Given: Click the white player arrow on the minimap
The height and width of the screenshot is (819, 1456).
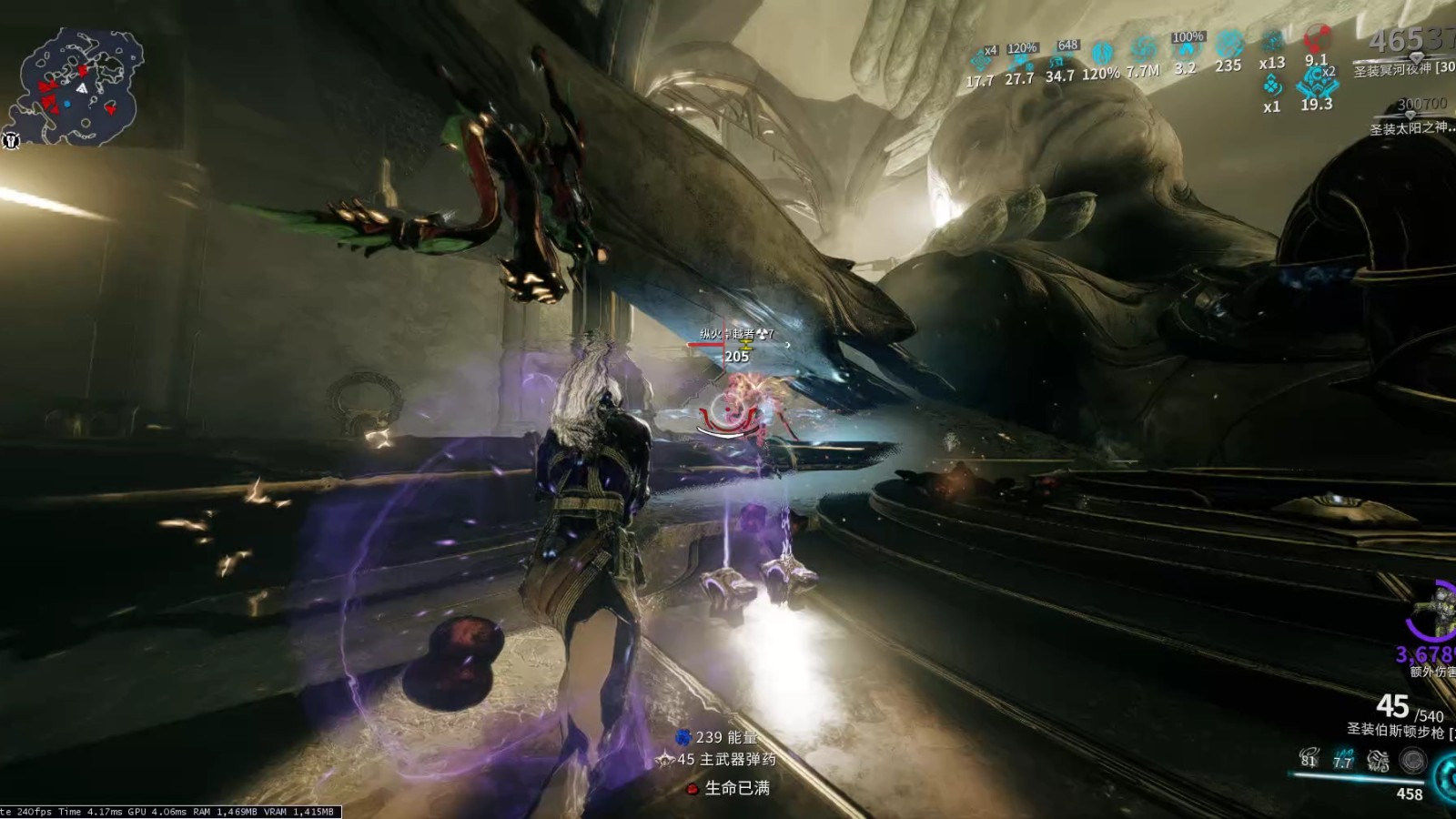Looking at the screenshot, I should 82,88.
